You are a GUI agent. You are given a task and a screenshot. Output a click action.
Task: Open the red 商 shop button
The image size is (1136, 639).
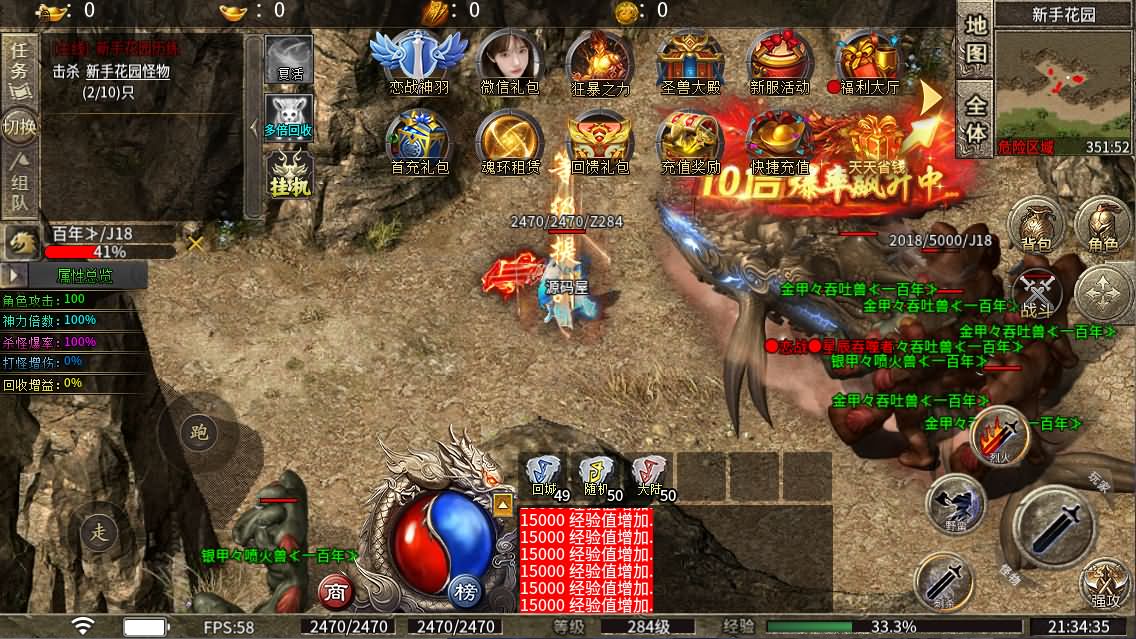(336, 593)
